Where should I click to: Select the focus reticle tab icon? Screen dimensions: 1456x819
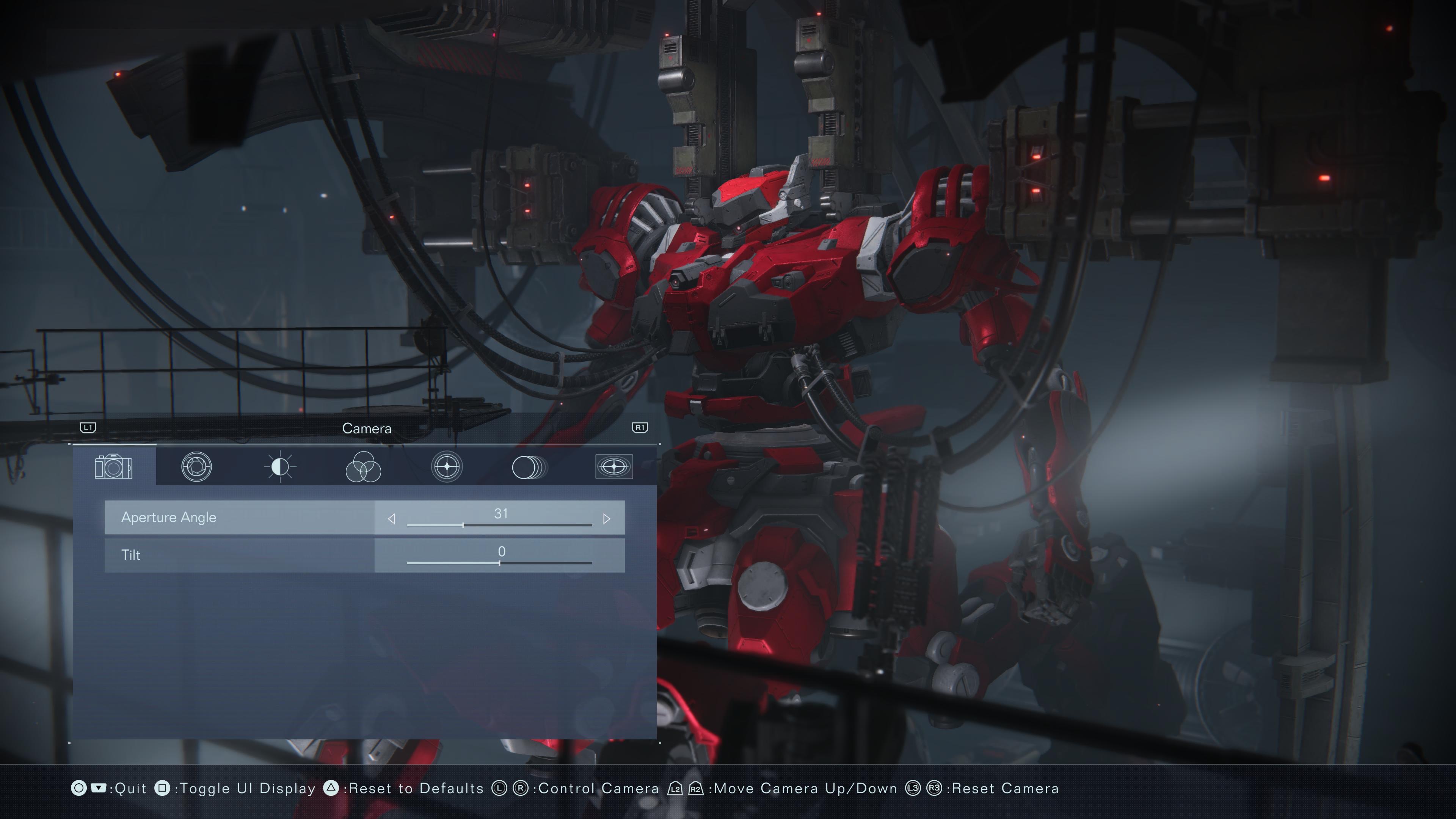[447, 466]
